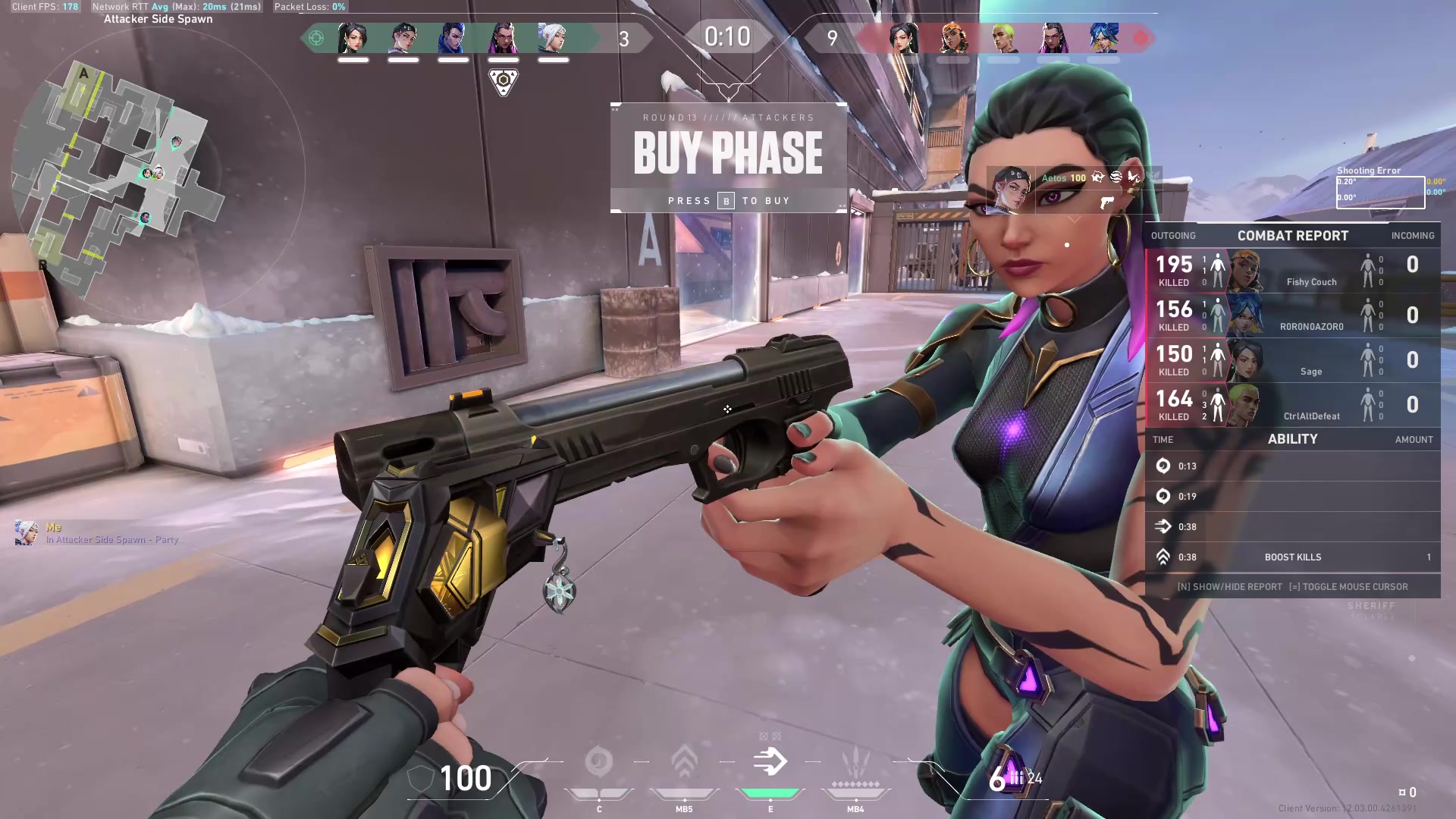Click PRESS B TO BUY prompt
The image size is (1456, 819).
click(x=728, y=200)
